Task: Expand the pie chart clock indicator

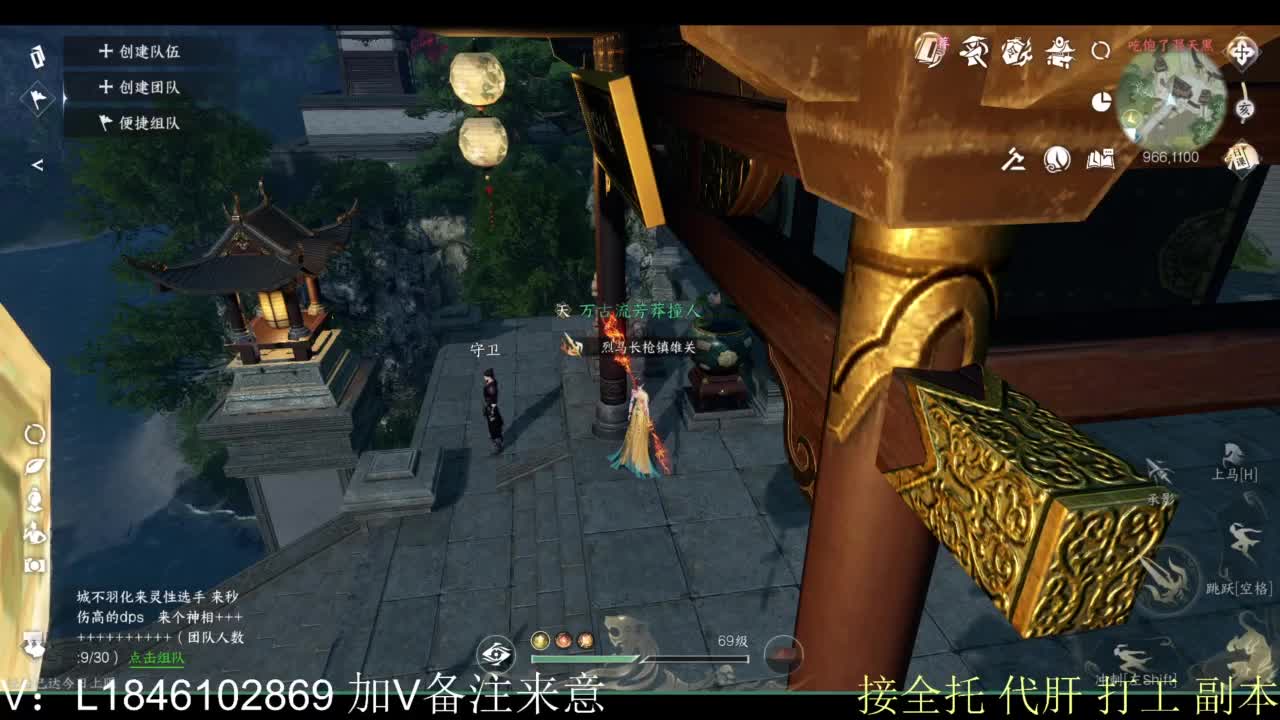Action: [1101, 102]
